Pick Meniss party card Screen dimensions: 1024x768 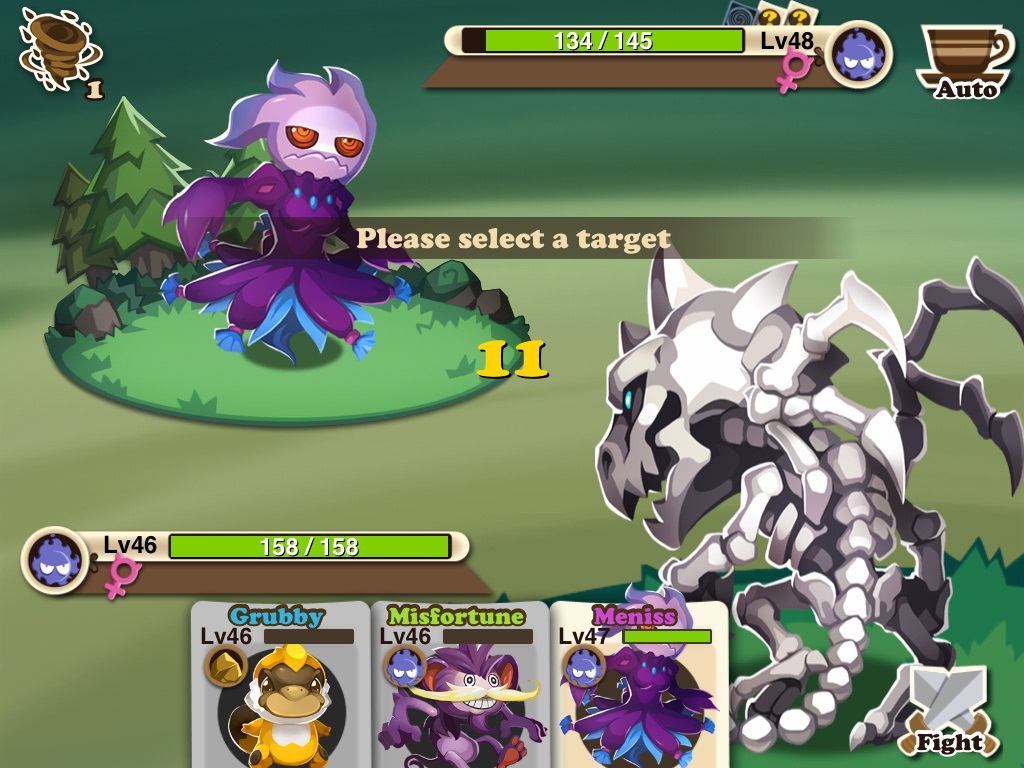(638, 685)
